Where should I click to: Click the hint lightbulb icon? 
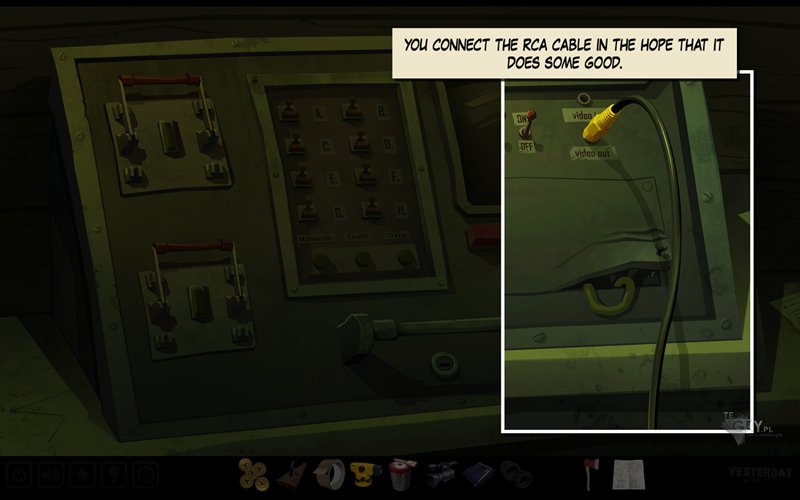pos(115,474)
